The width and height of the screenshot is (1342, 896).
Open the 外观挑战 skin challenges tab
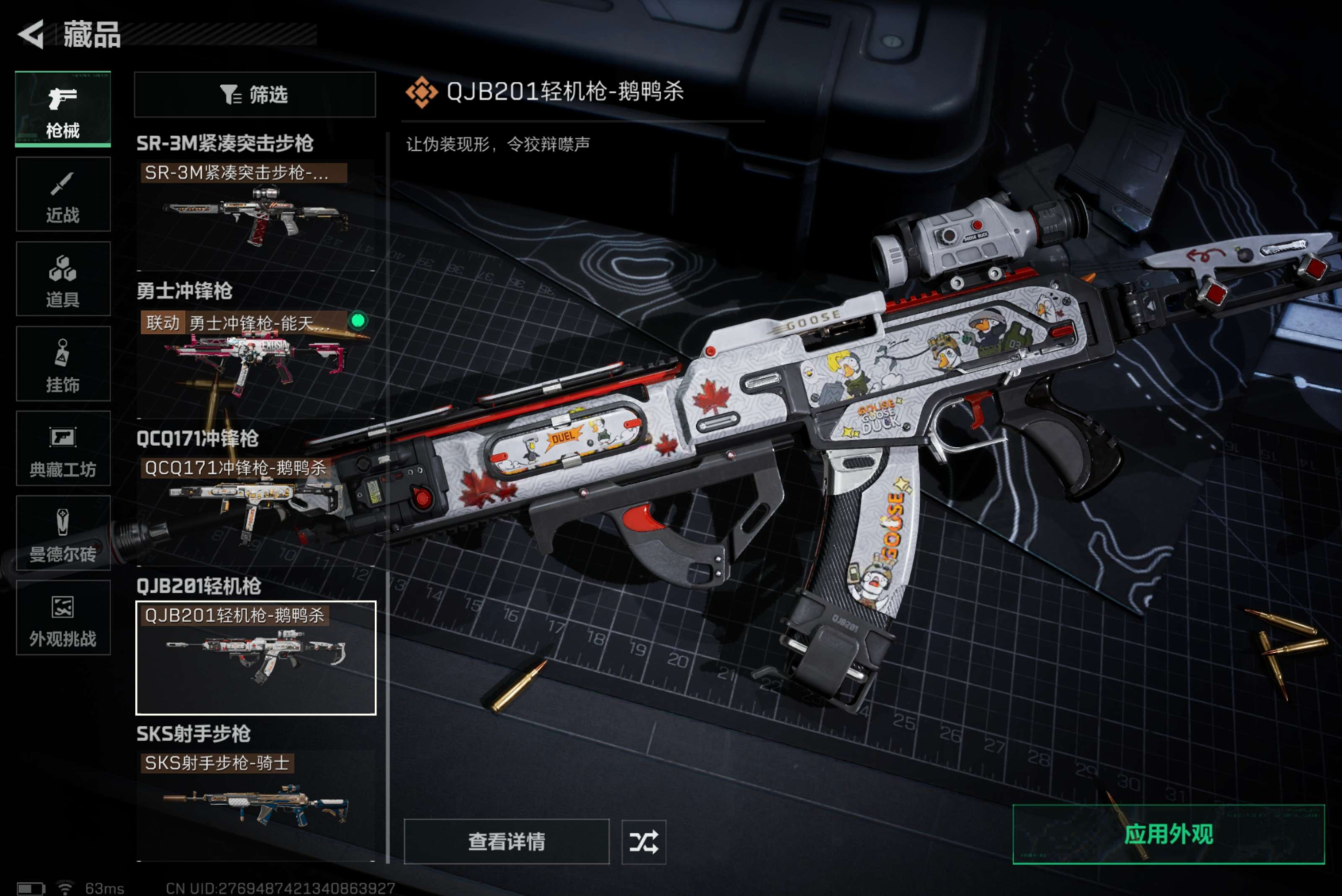(63, 618)
